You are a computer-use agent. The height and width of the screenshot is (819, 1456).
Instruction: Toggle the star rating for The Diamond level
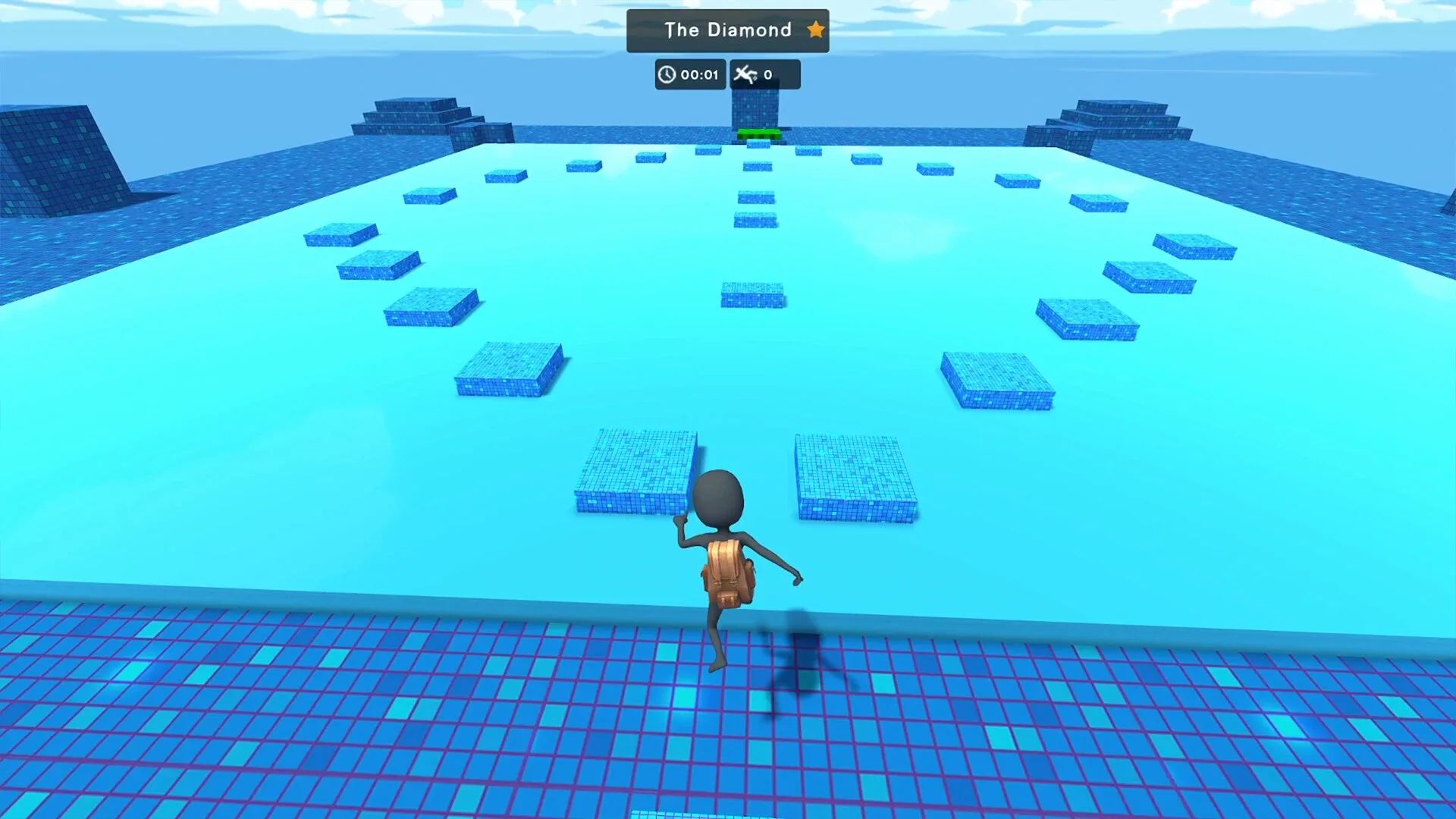point(816,30)
